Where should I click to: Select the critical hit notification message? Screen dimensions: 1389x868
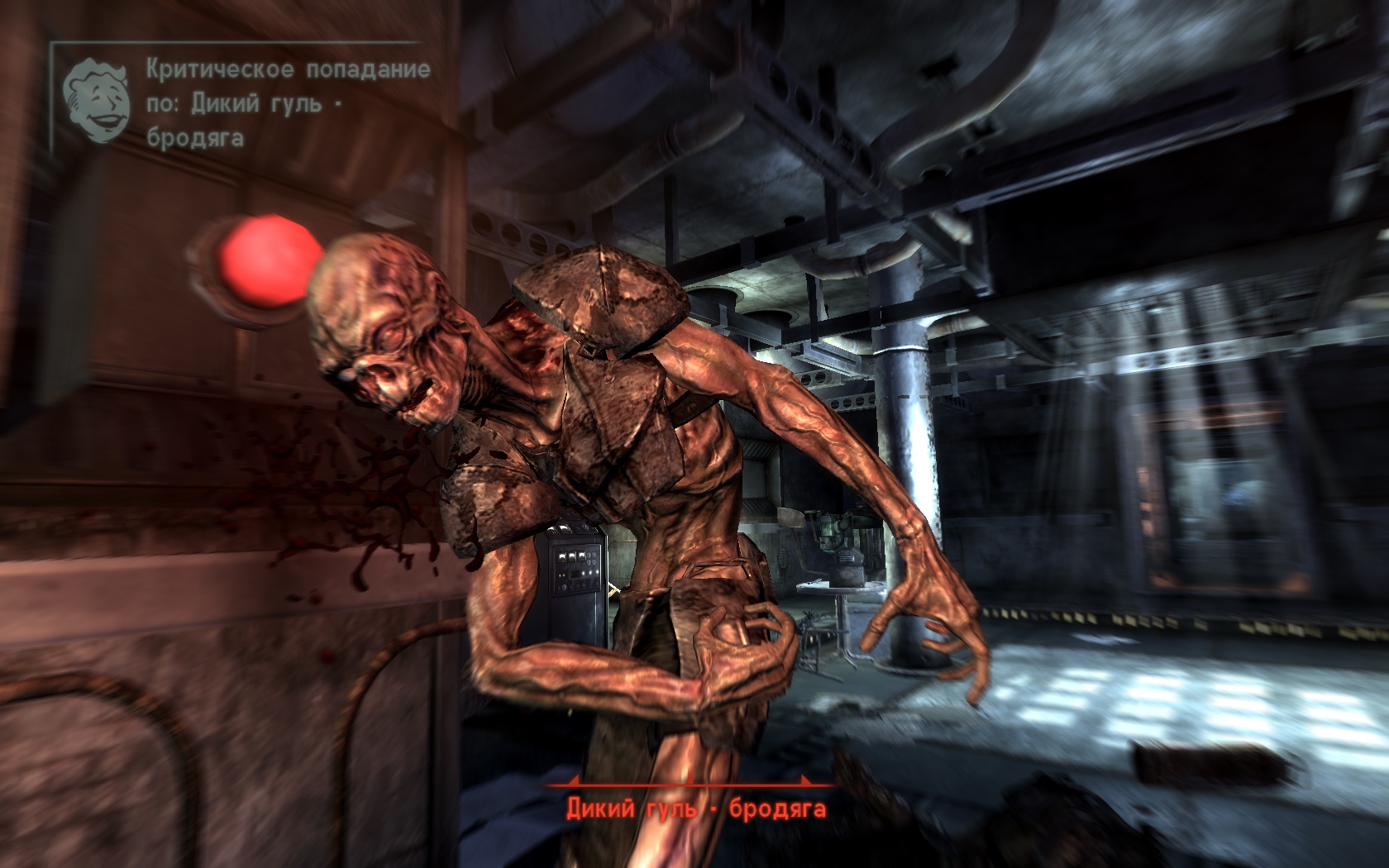tap(288, 103)
